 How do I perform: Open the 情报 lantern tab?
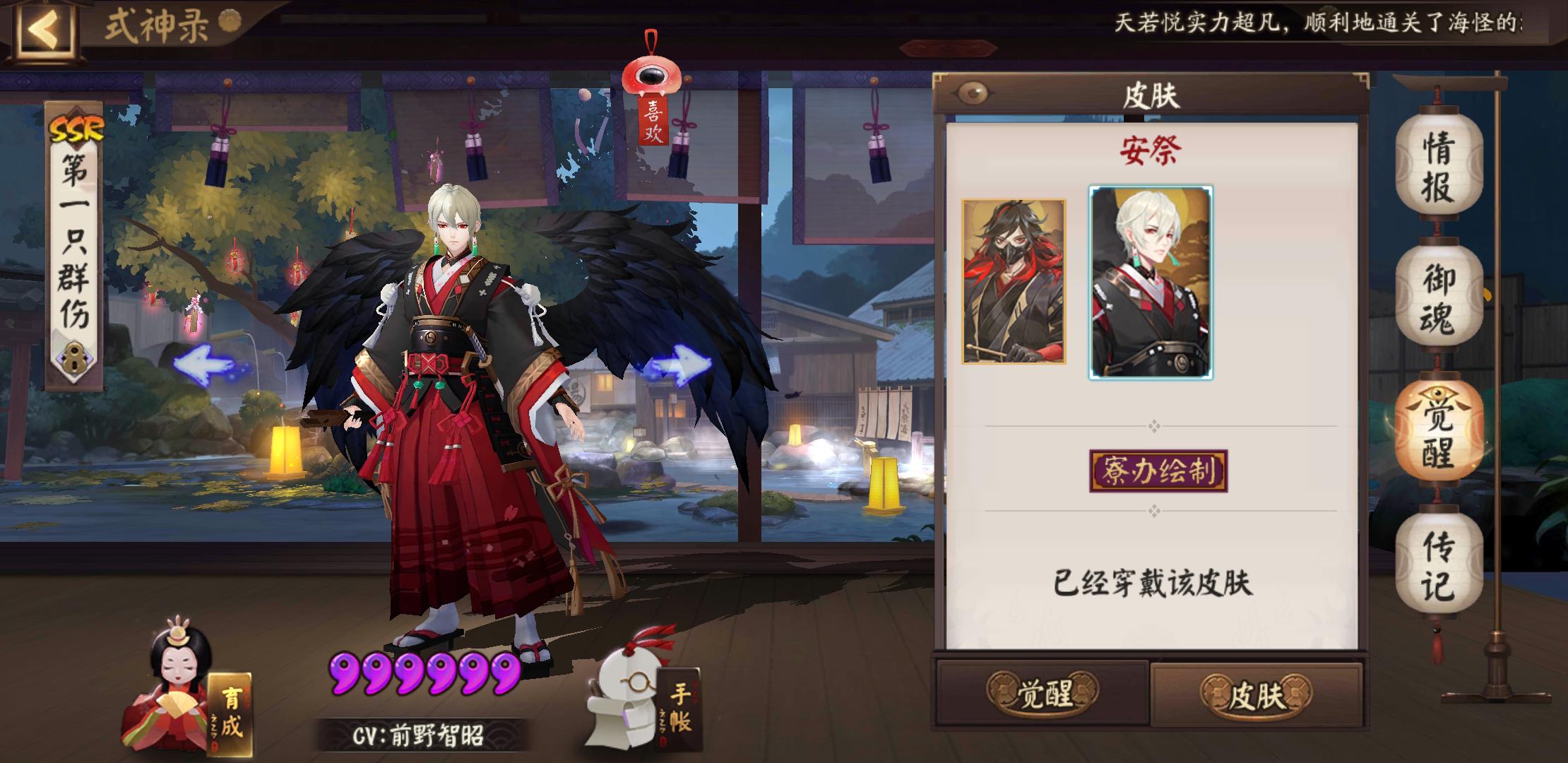tap(1438, 167)
